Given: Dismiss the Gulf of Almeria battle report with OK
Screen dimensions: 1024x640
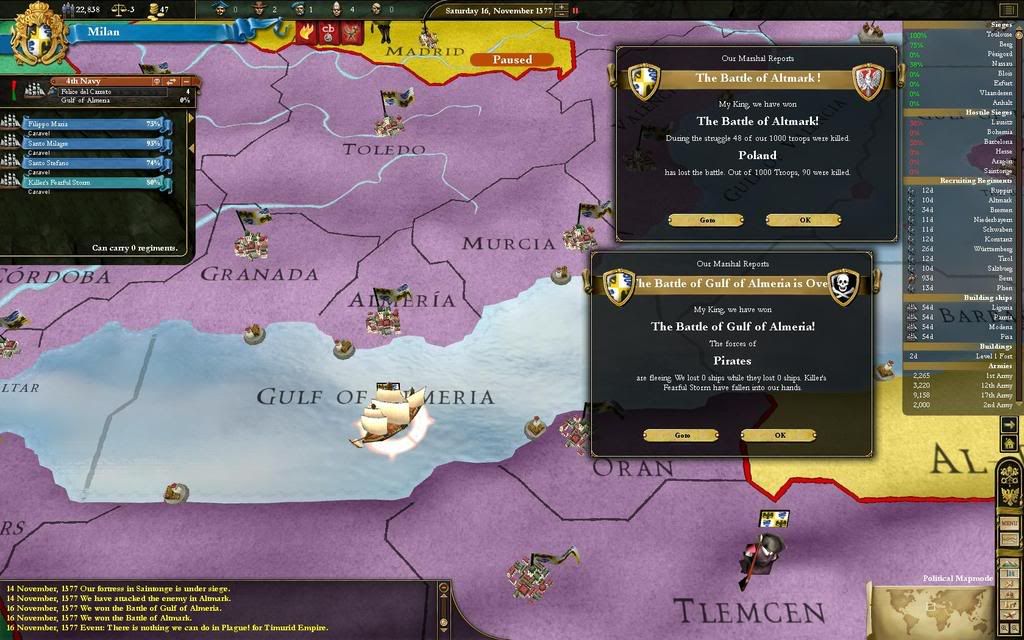Looking at the screenshot, I should (x=778, y=435).
